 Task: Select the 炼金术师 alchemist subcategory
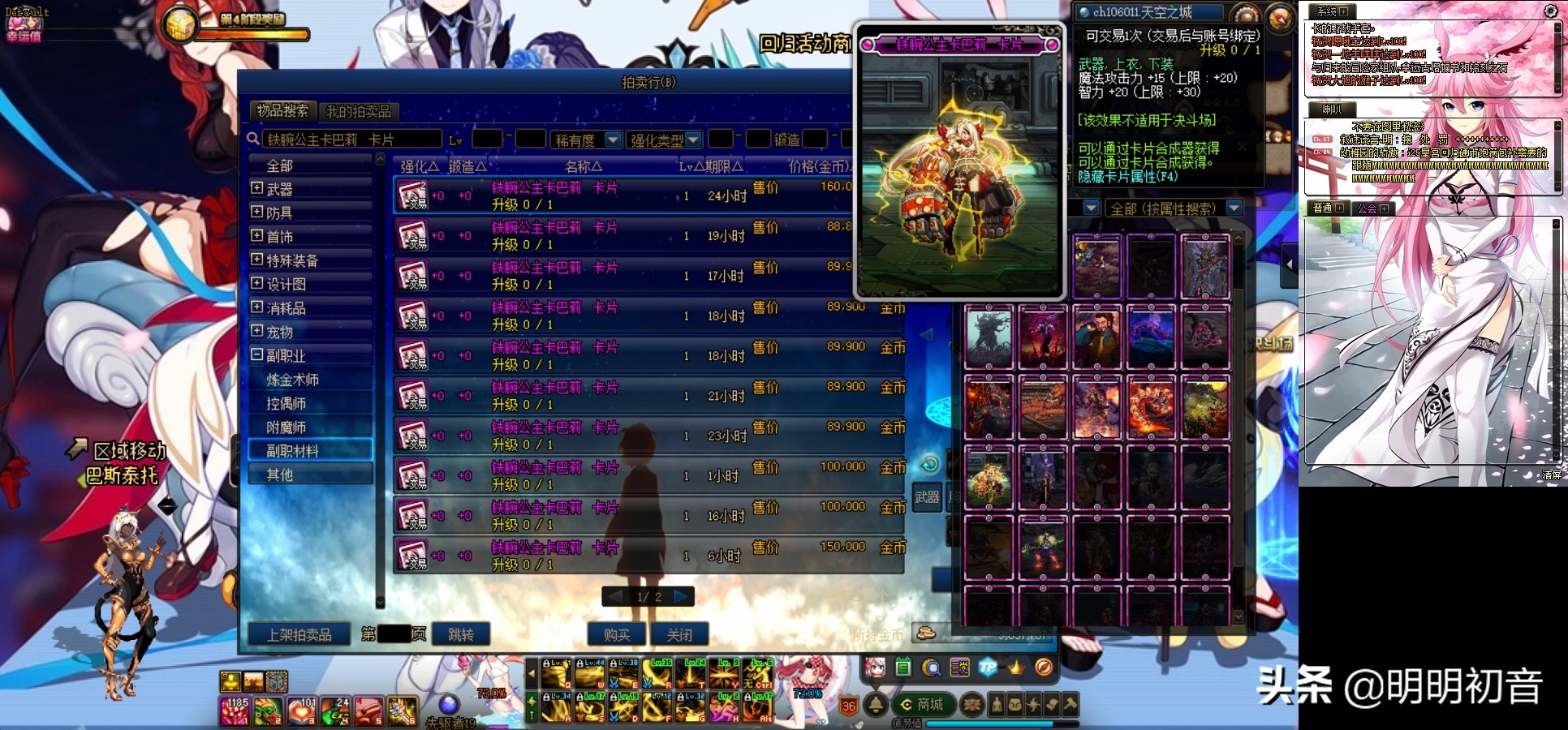(294, 379)
